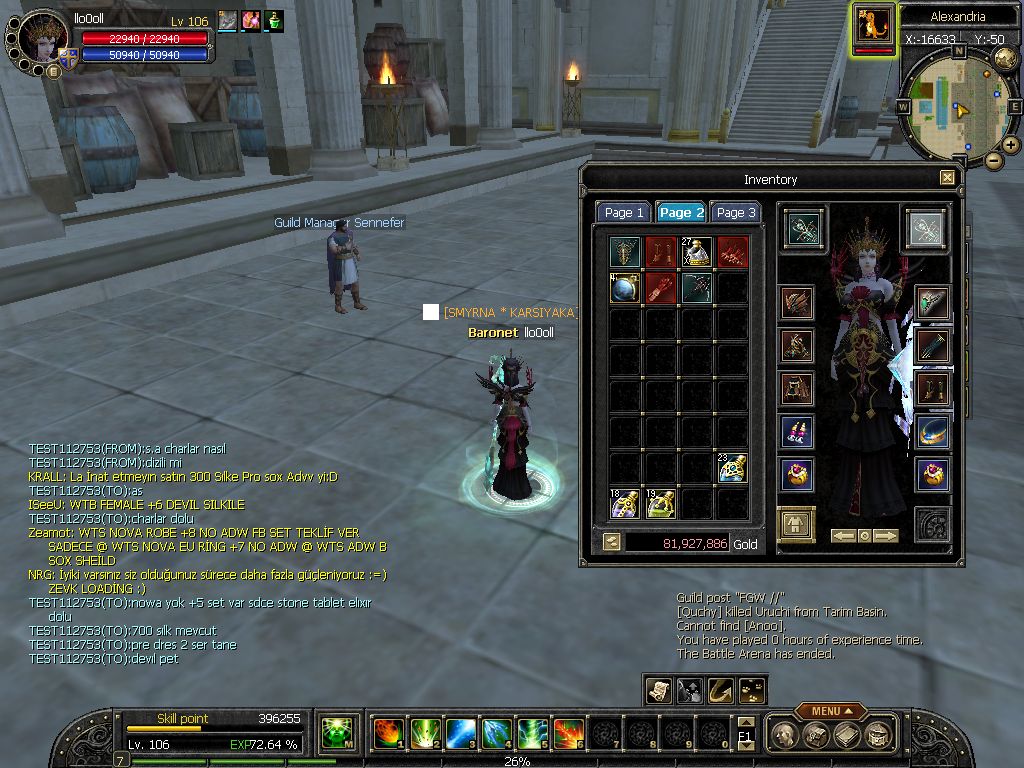The height and width of the screenshot is (768, 1024).
Task: Open the scroll icon above the hotbar
Action: pos(658,689)
